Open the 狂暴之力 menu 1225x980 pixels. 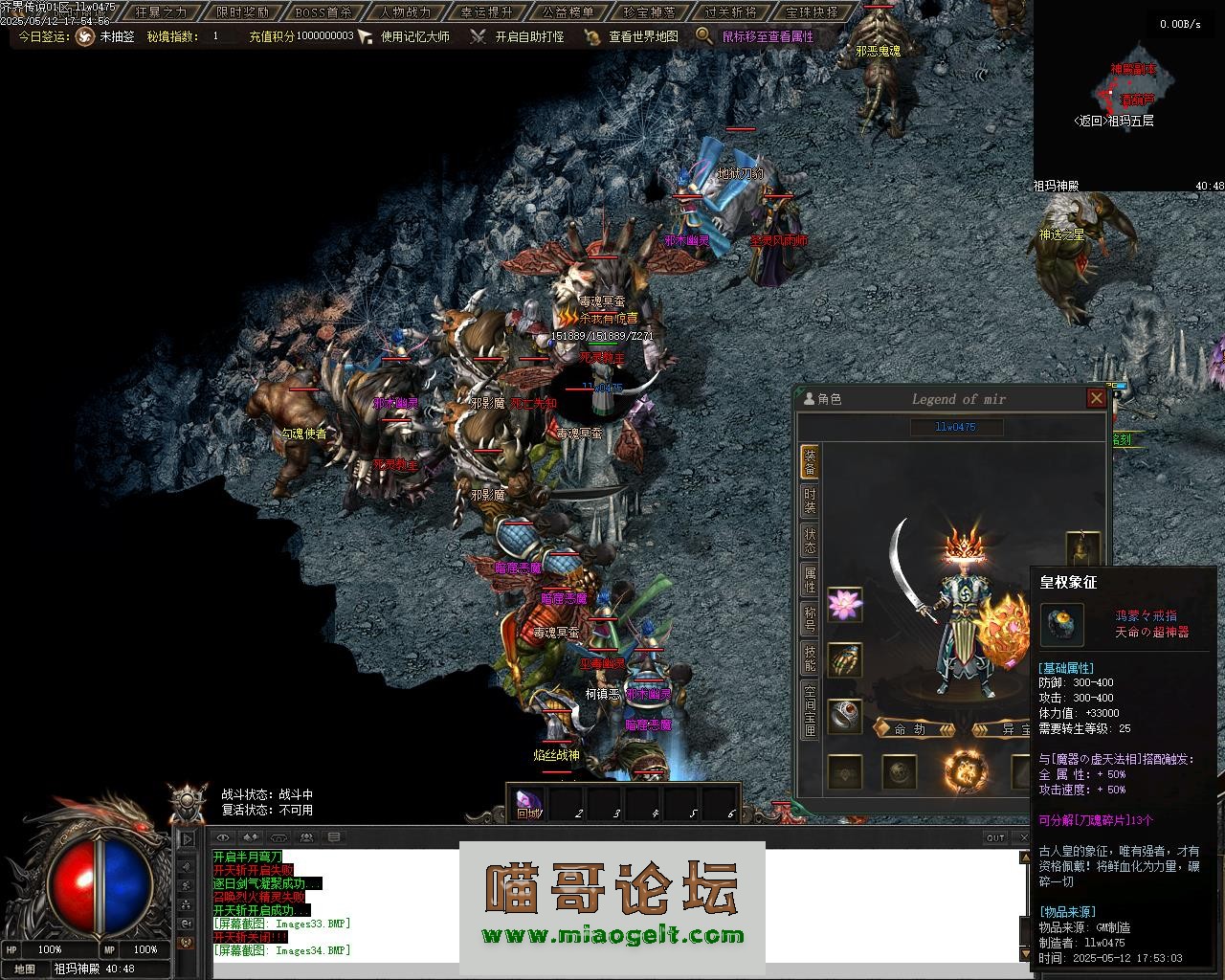(x=162, y=12)
